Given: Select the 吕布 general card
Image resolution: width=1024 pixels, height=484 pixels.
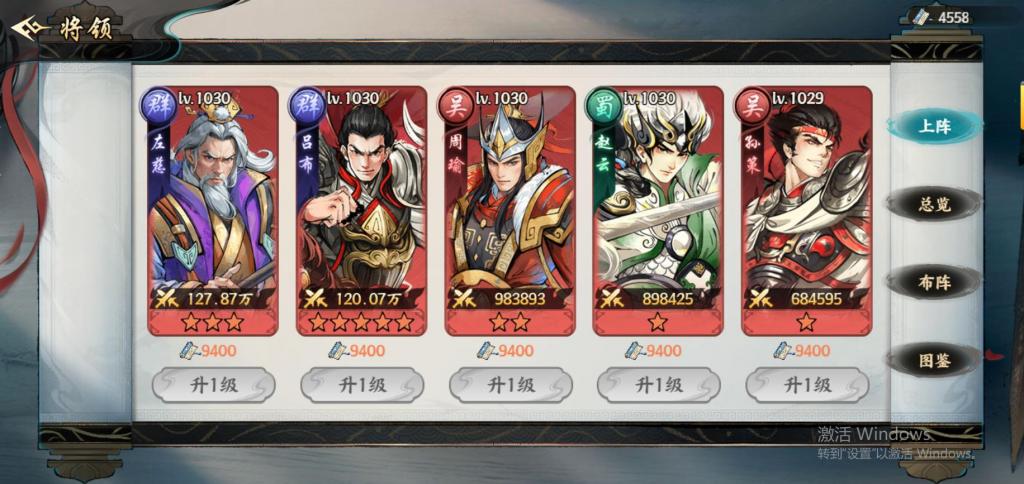Looking at the screenshot, I should pos(361,210).
